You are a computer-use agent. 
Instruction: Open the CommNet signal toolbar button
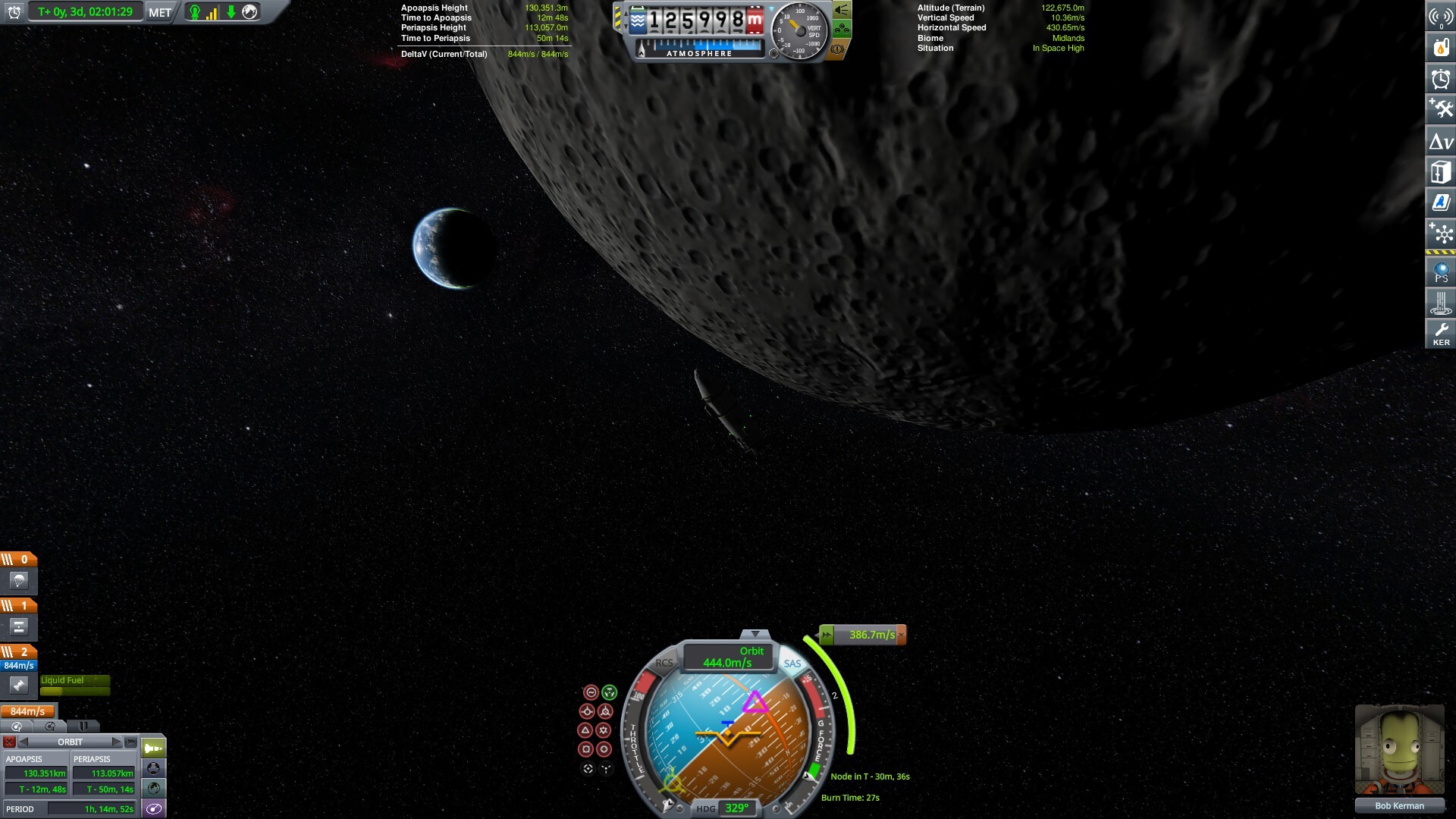1441,17
